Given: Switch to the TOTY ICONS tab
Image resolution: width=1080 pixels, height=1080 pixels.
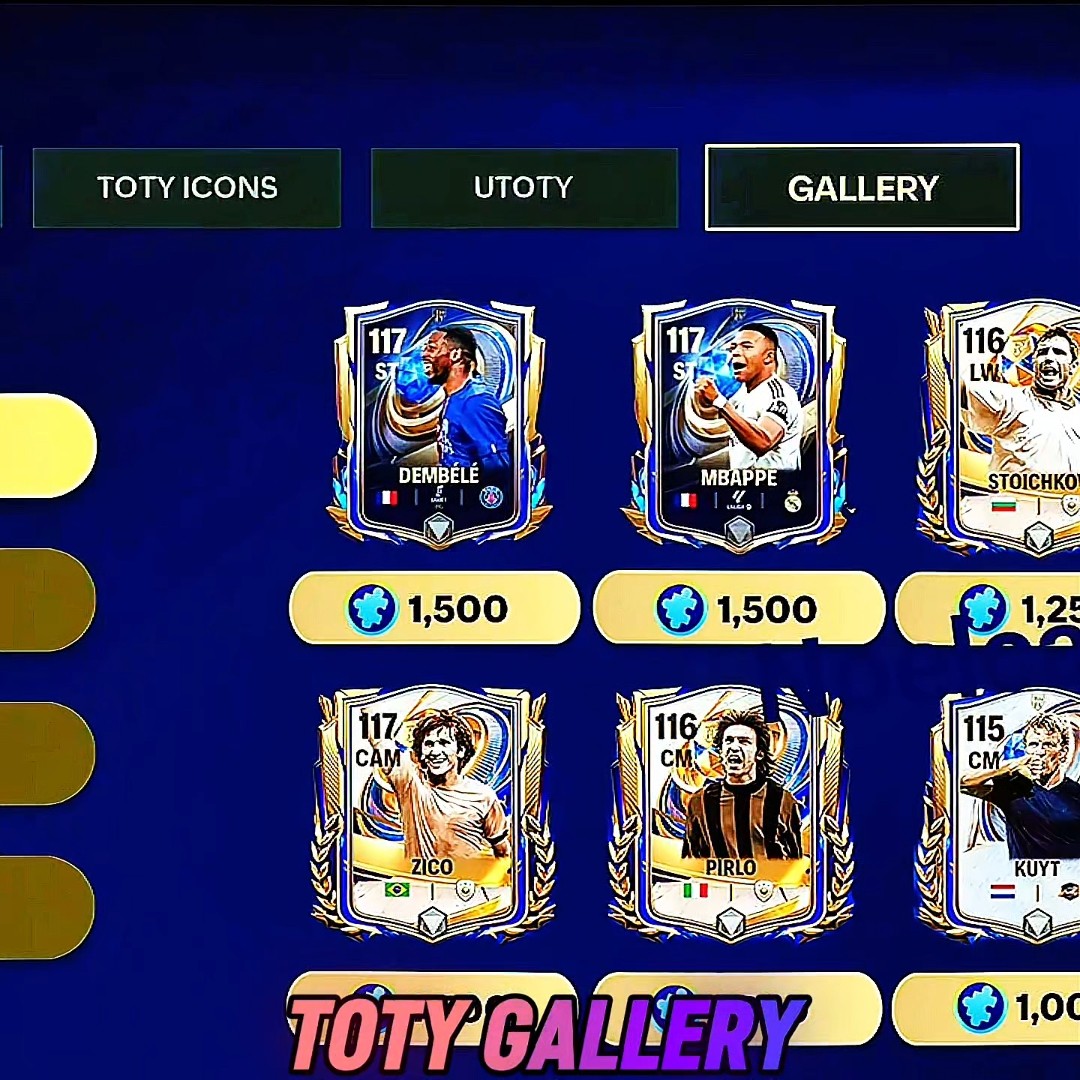Looking at the screenshot, I should click(187, 188).
